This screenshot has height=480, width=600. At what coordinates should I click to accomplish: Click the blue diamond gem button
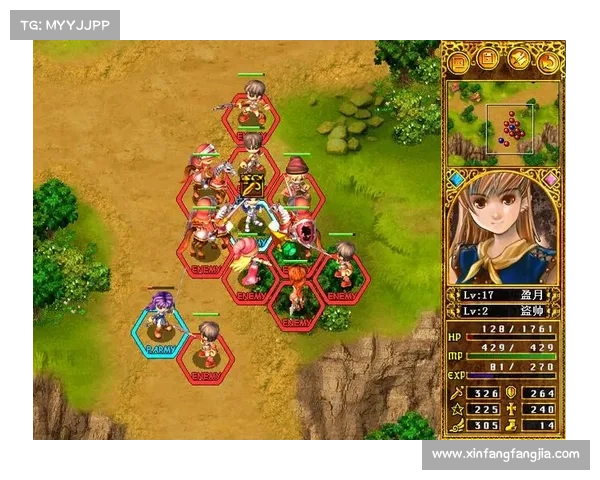pos(456,180)
